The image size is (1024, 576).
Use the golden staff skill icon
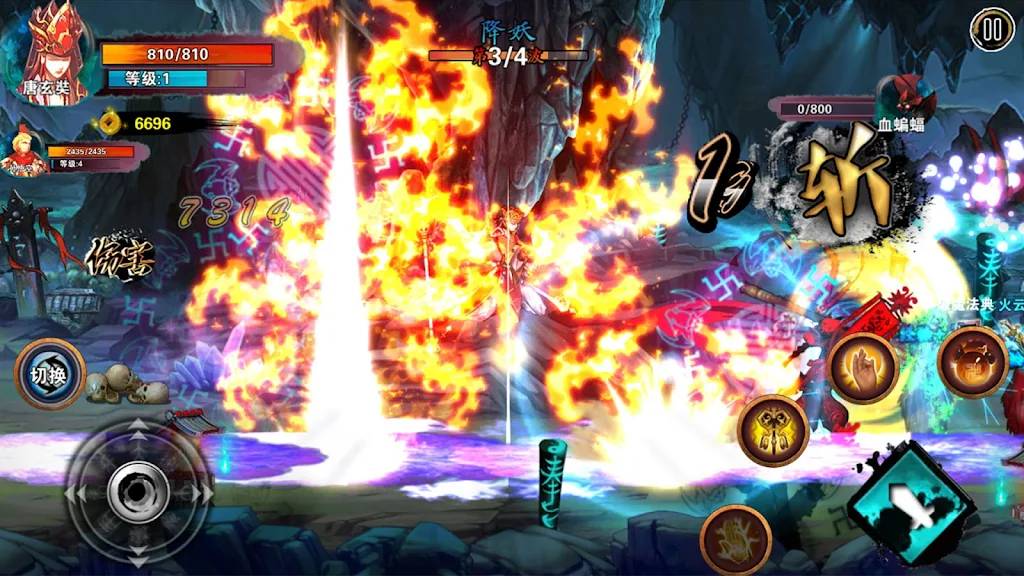pyautogui.click(x=772, y=430)
